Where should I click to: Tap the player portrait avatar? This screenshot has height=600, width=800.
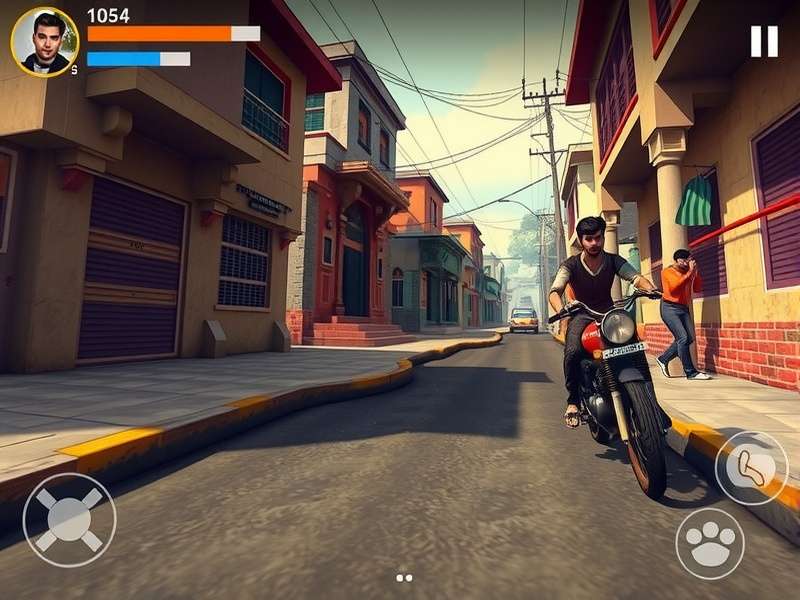tap(45, 42)
